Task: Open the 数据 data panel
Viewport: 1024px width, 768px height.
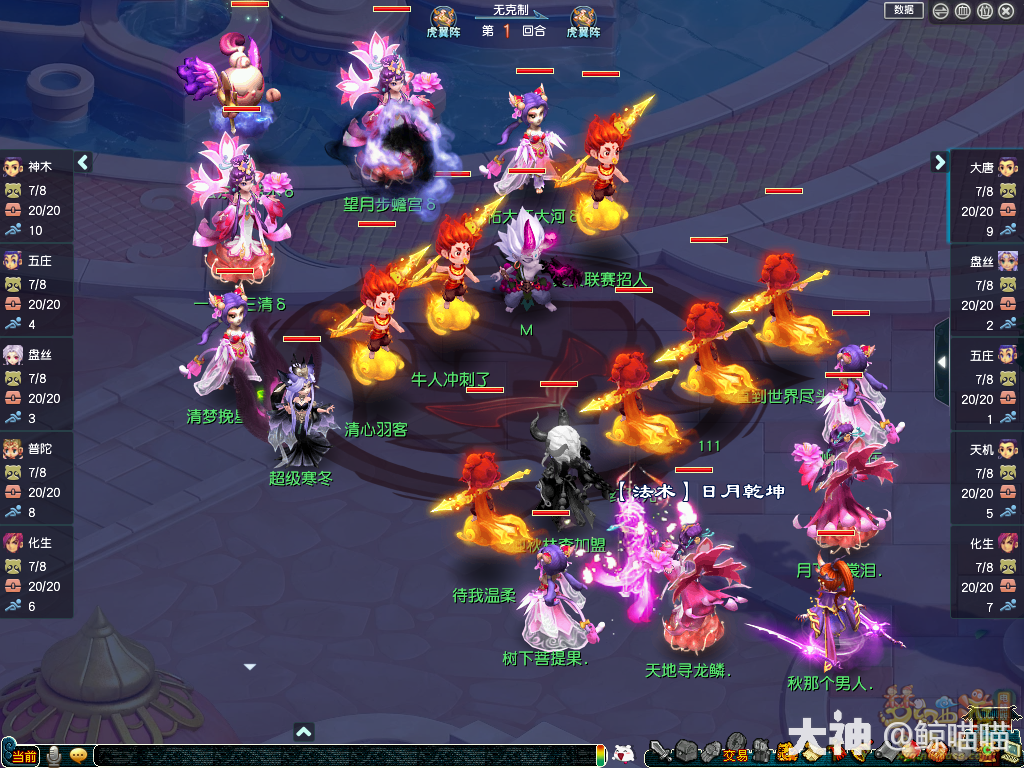Action: pos(904,10)
